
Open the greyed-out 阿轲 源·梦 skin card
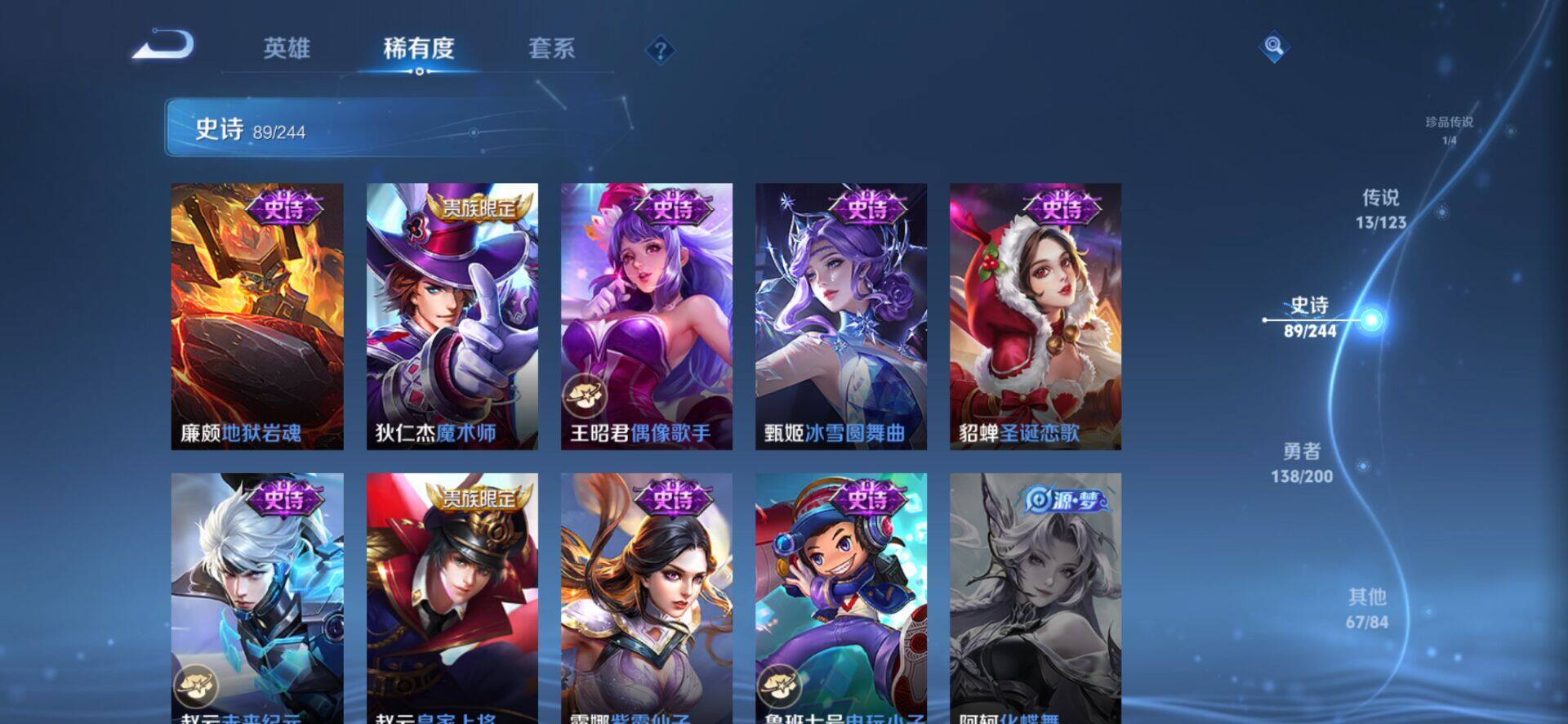click(x=1035, y=598)
